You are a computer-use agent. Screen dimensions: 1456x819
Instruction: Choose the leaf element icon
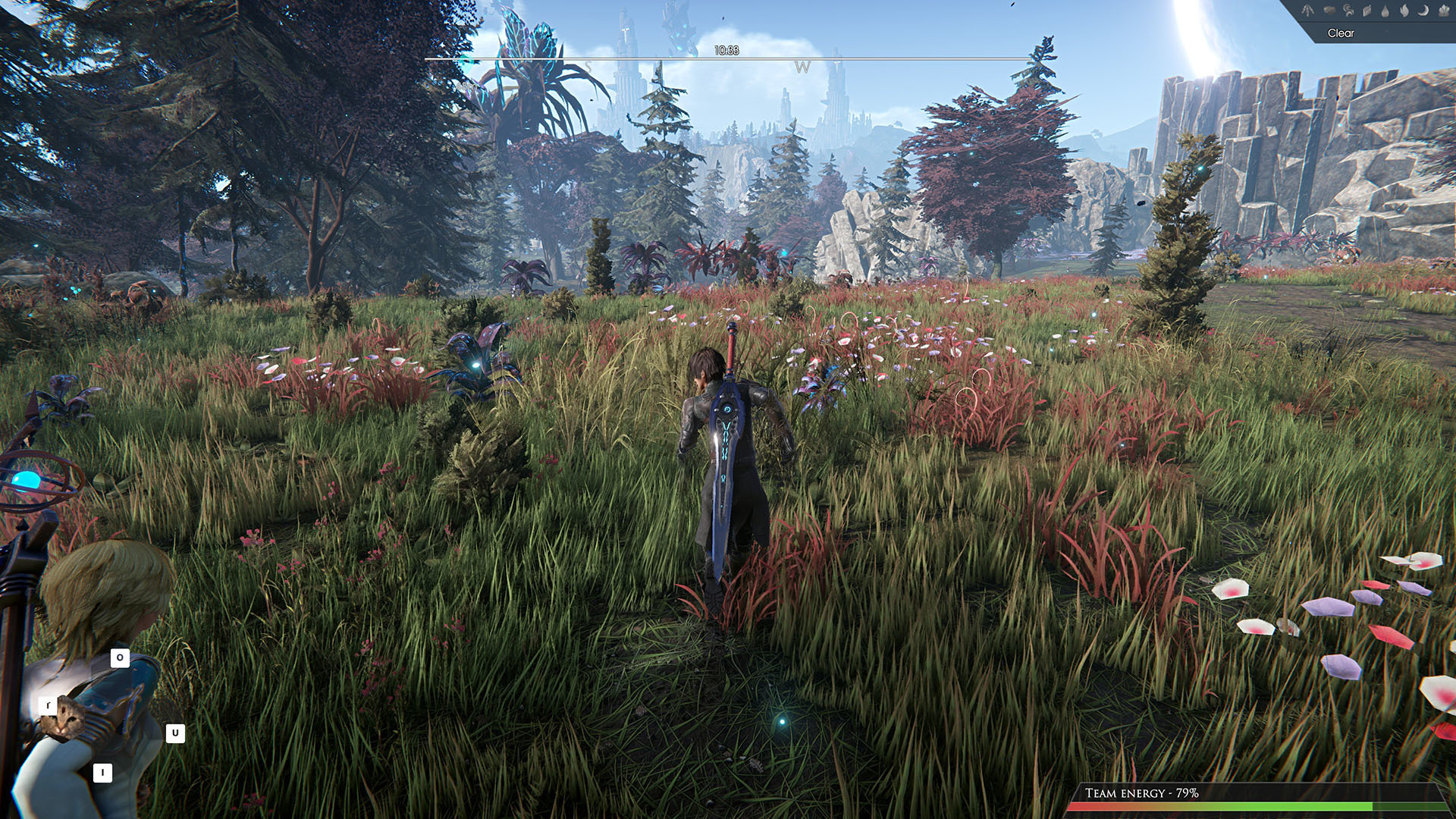click(1367, 11)
